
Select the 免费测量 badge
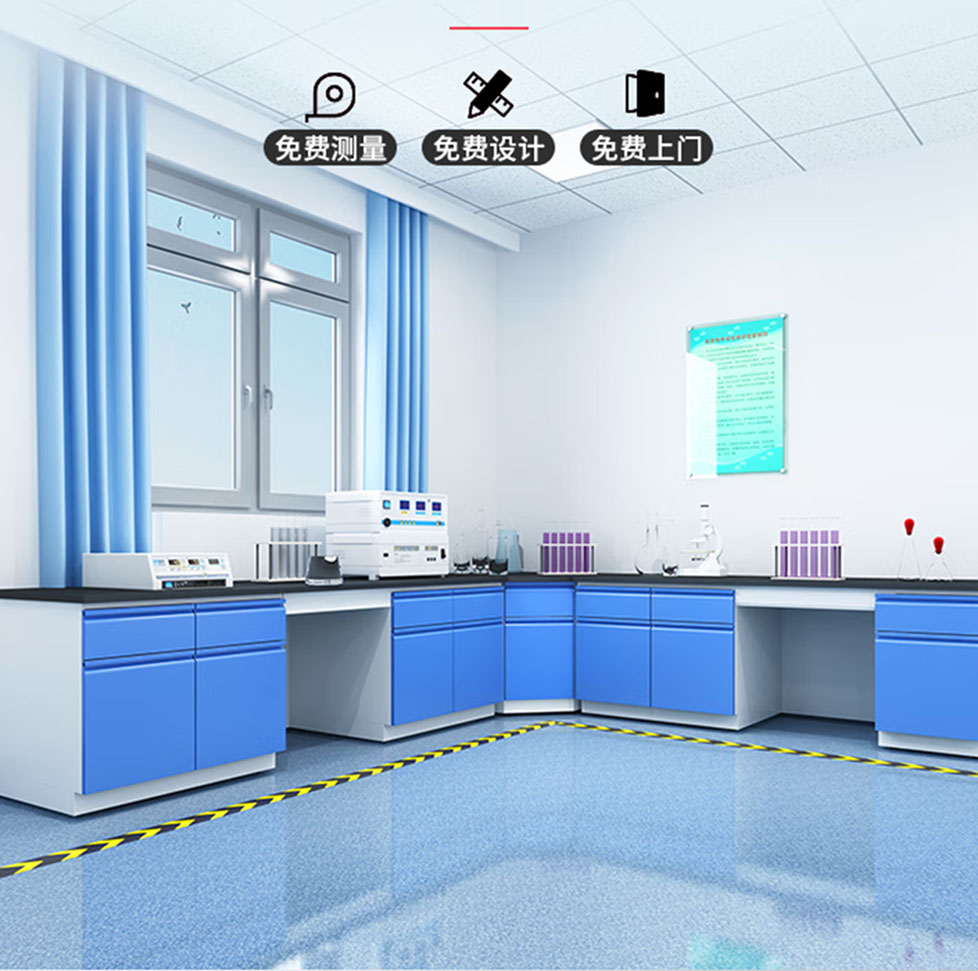point(330,148)
